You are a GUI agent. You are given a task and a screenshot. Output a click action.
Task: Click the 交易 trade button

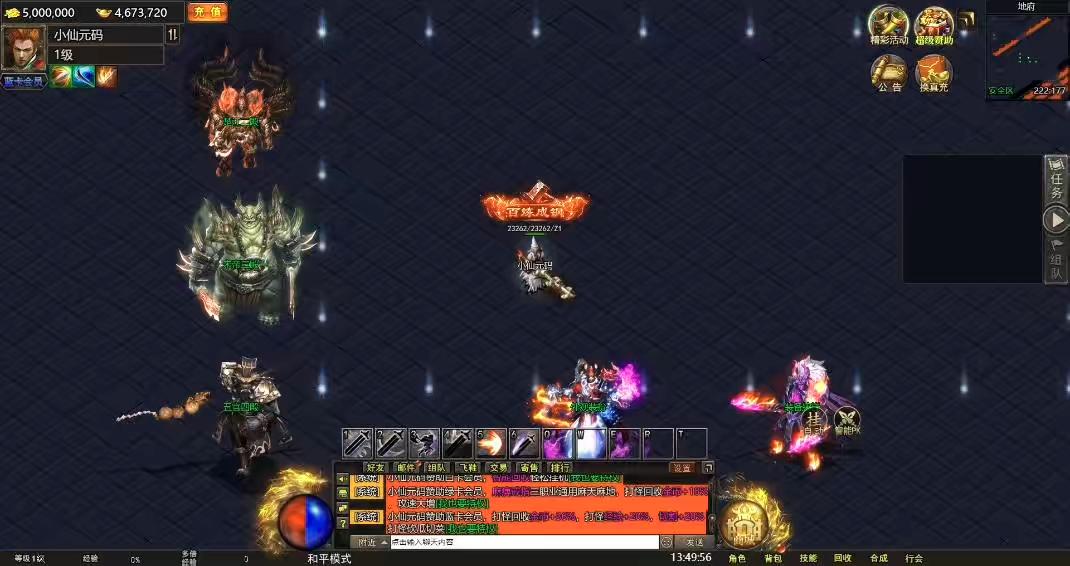497,467
